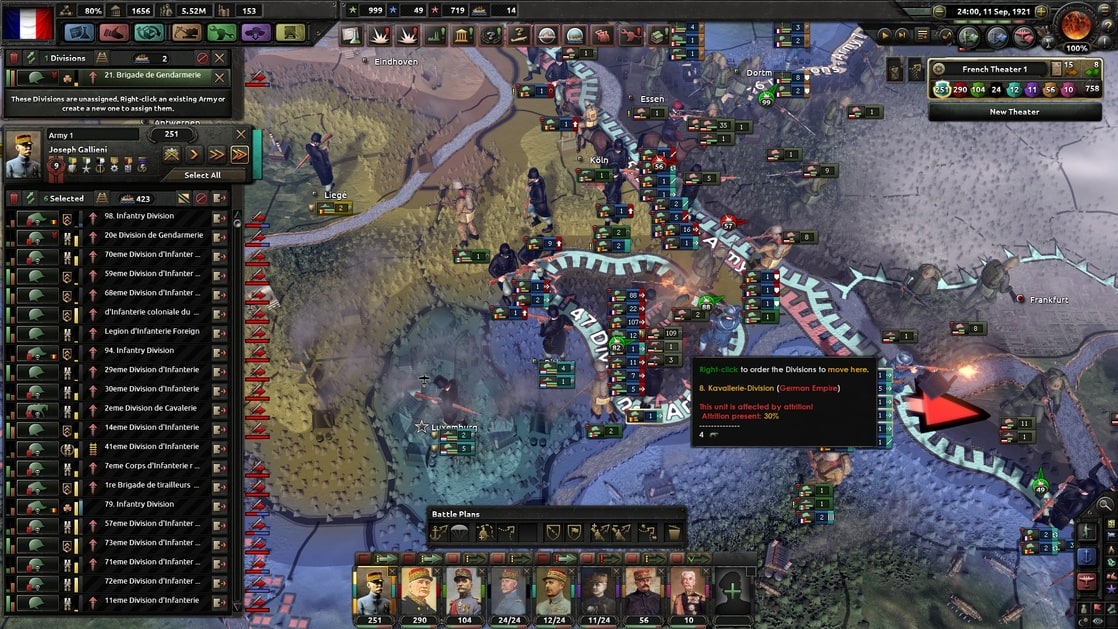Open the French flag country overview
This screenshot has width=1118, height=629.
(27, 22)
